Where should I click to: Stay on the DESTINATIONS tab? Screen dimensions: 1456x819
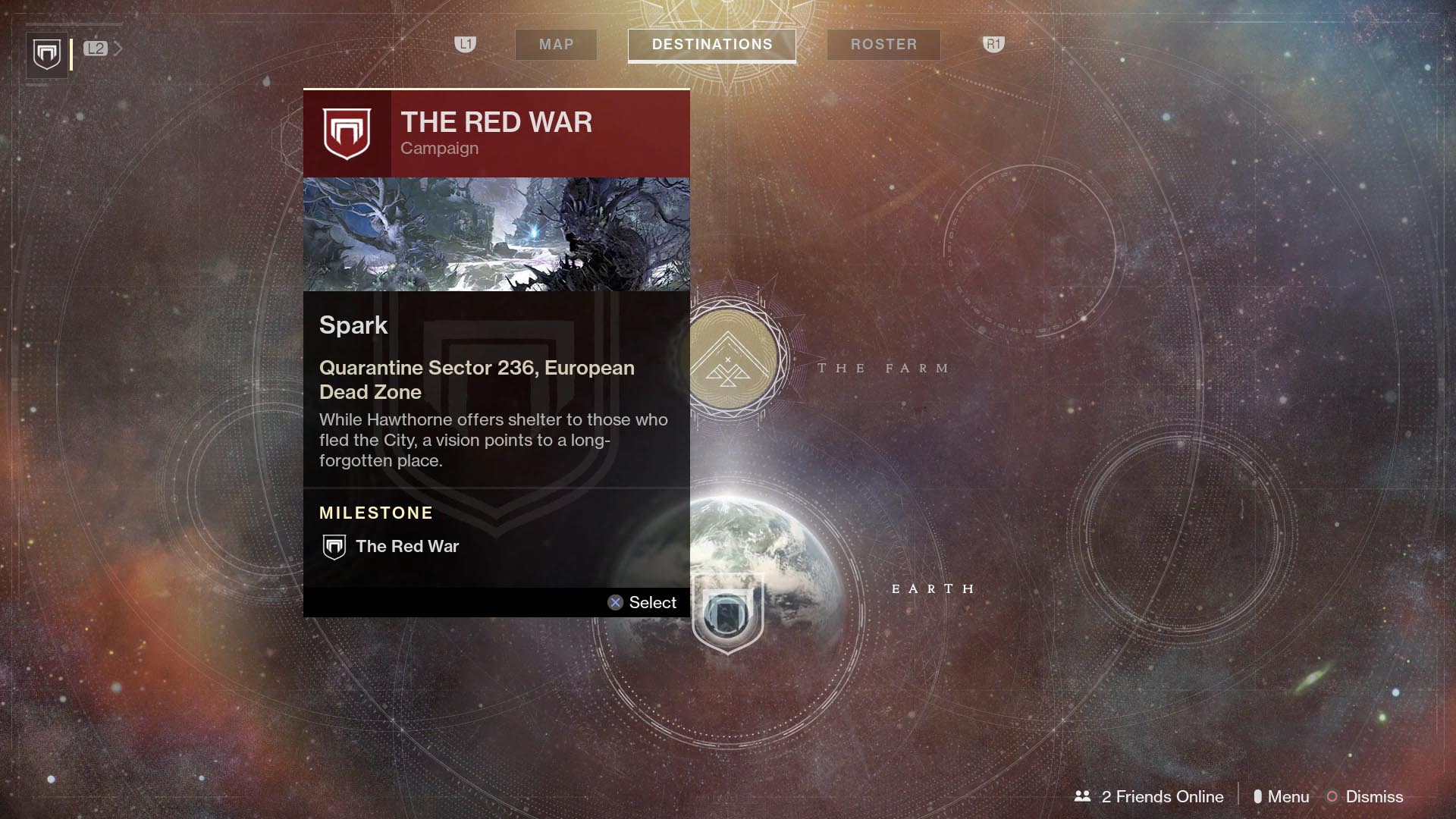coord(712,44)
